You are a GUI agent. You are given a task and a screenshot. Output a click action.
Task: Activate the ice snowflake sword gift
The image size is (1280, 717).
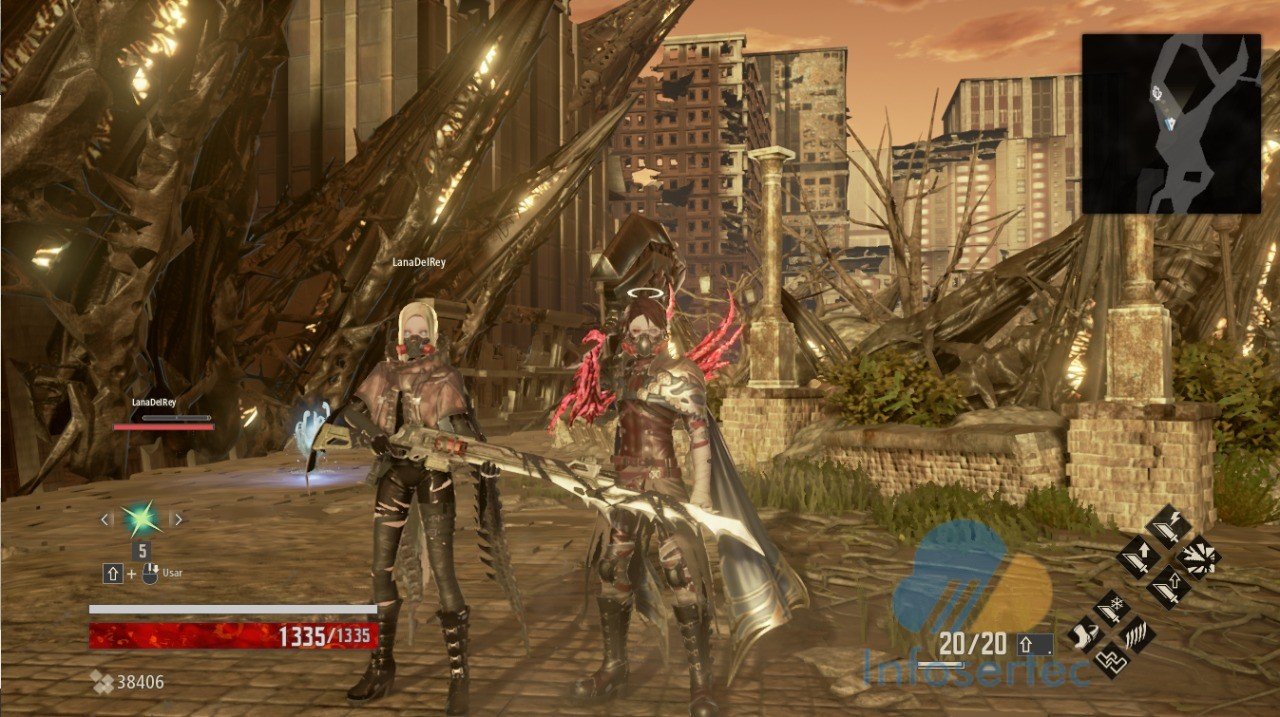click(x=1112, y=606)
